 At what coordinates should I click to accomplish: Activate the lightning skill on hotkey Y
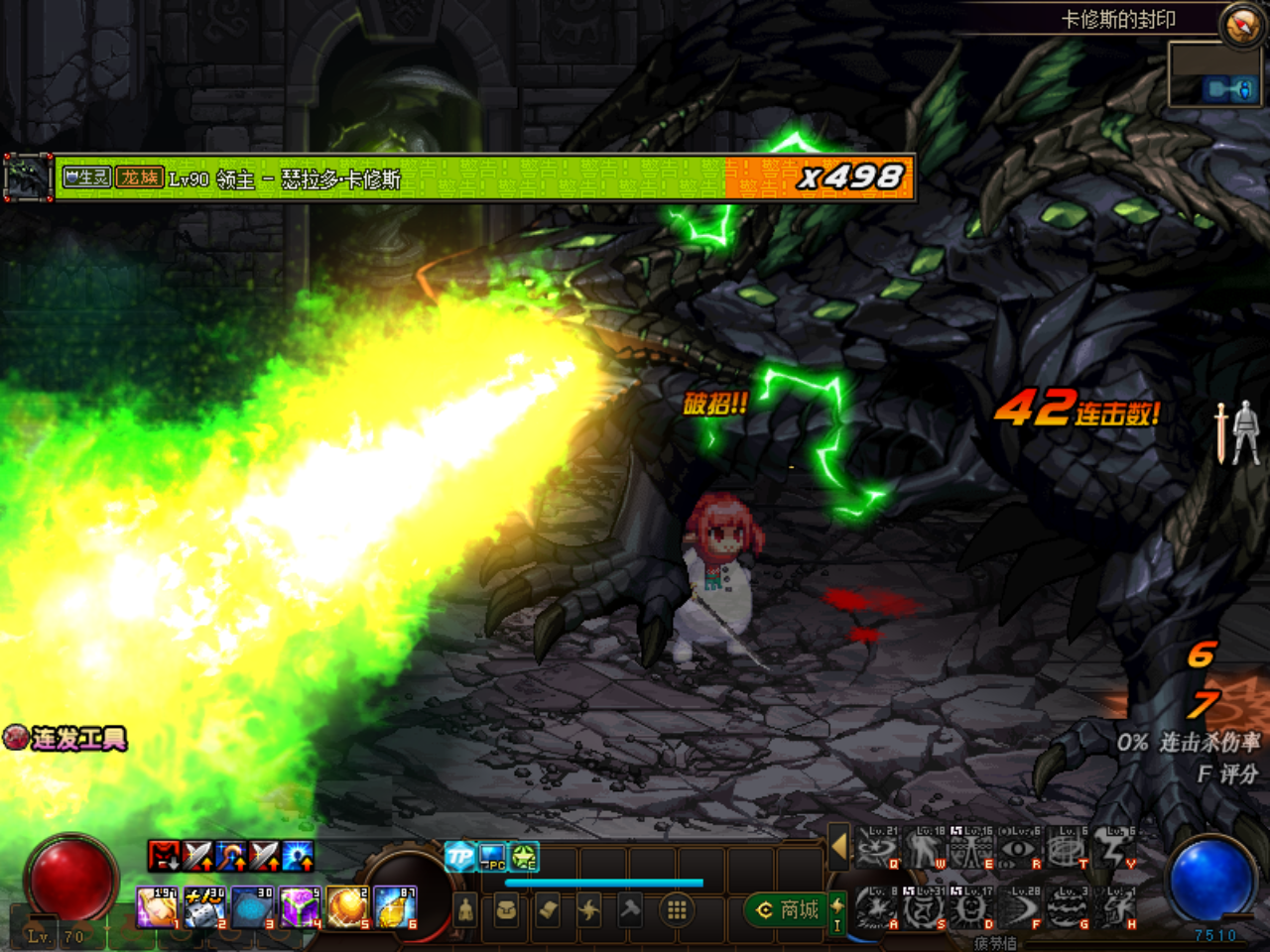coord(1115,850)
